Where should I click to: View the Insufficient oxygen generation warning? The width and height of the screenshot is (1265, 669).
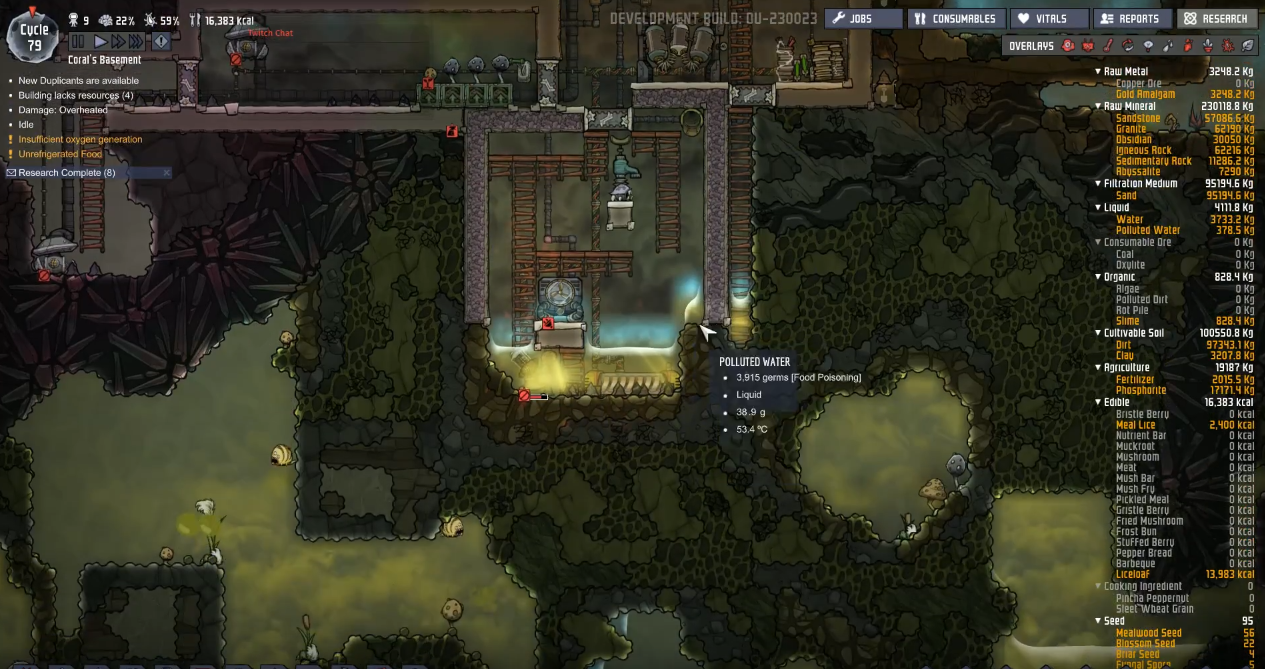[80, 139]
